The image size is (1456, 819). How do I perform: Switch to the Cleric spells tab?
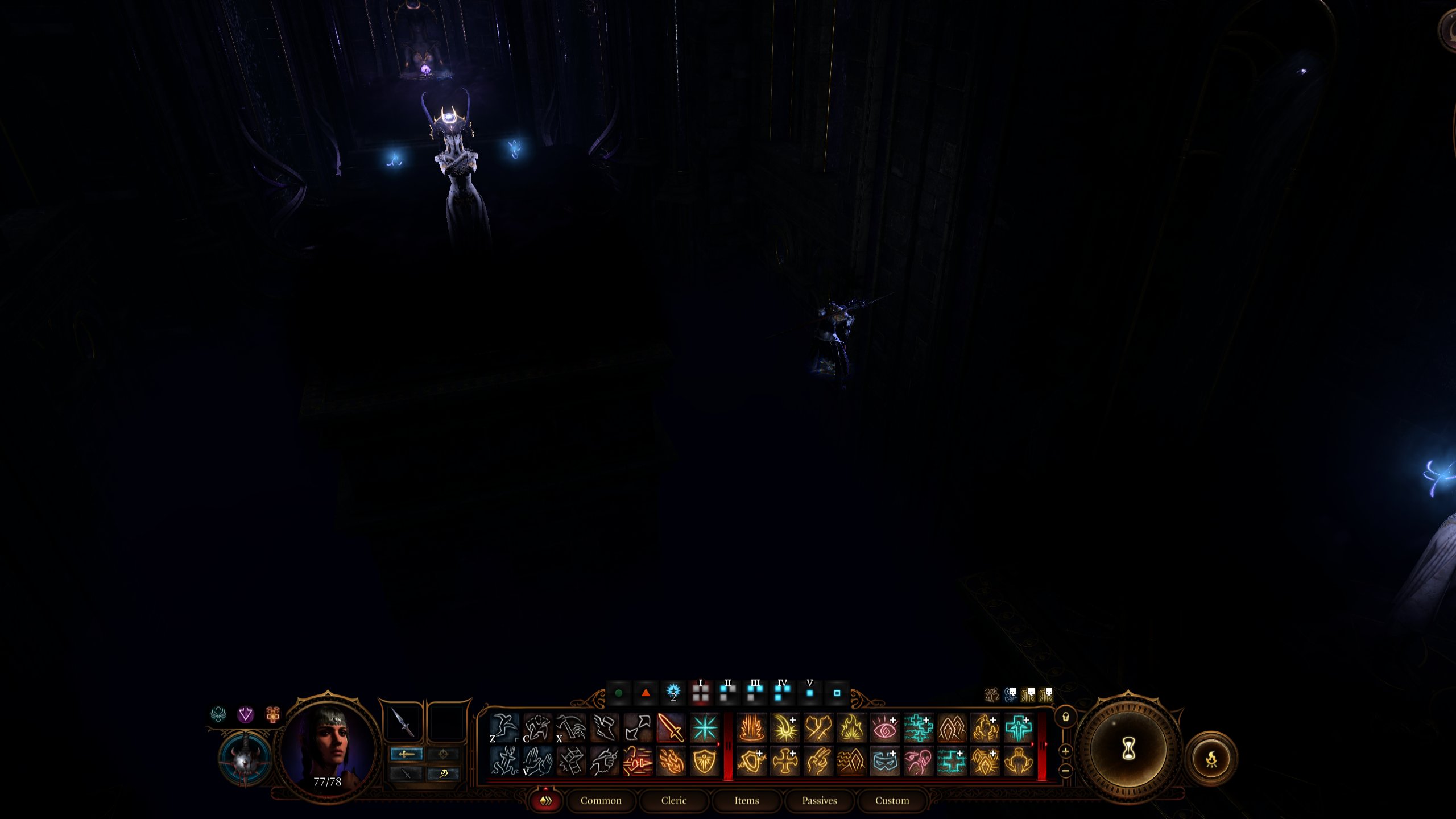pyautogui.click(x=673, y=800)
